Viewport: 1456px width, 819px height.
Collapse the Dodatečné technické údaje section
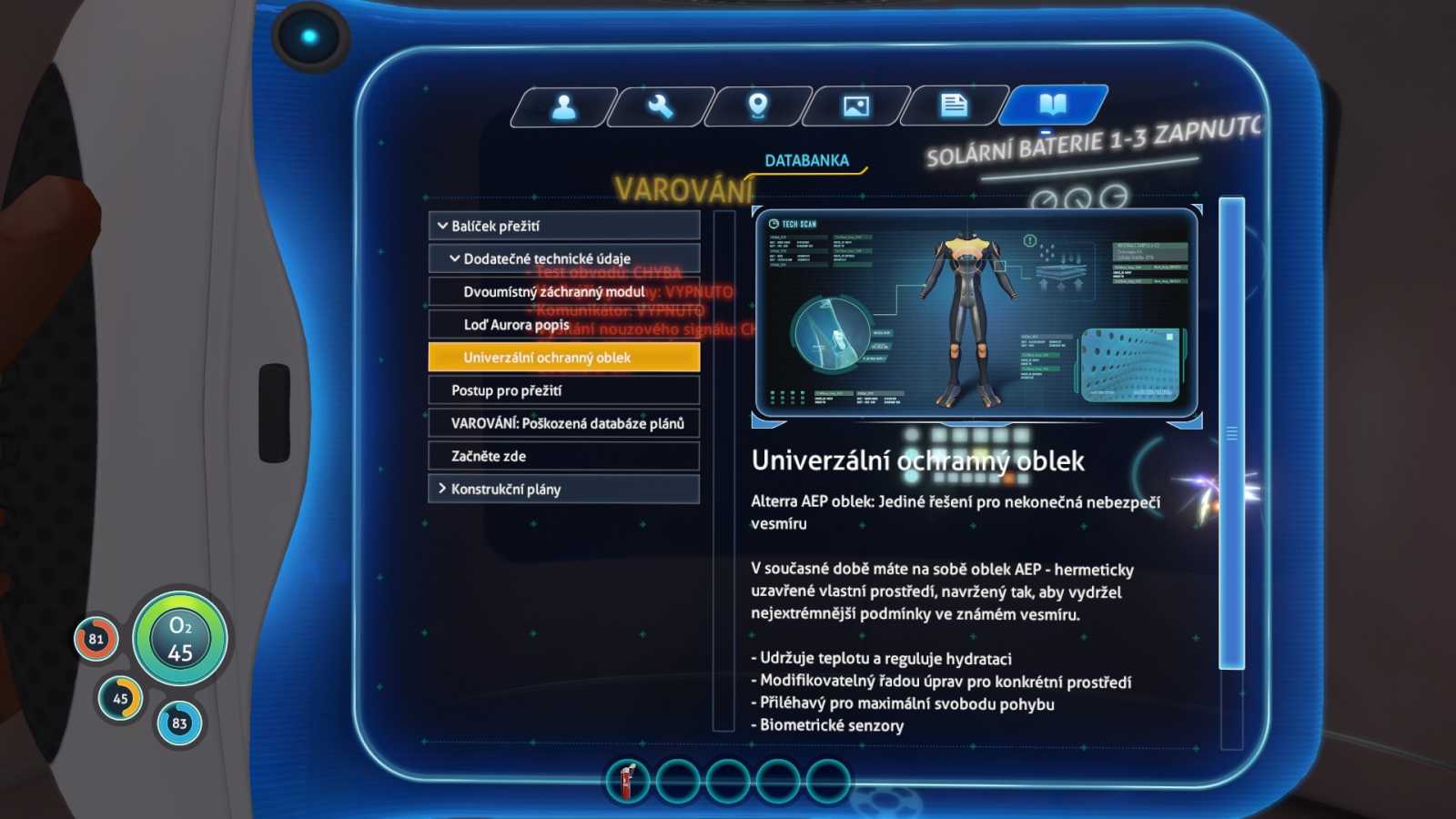coord(563,258)
